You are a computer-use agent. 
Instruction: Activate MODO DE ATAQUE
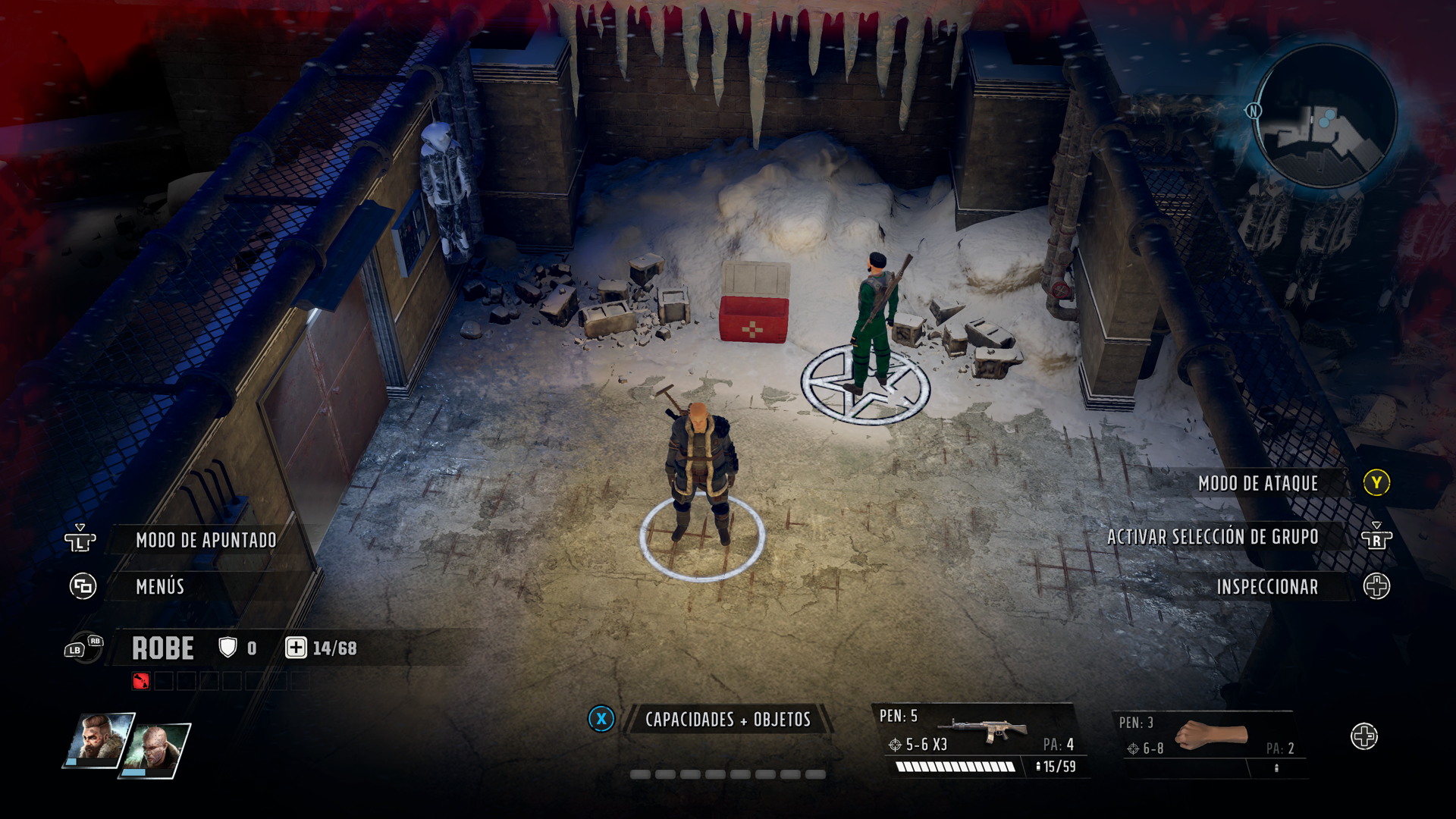[x=1258, y=483]
